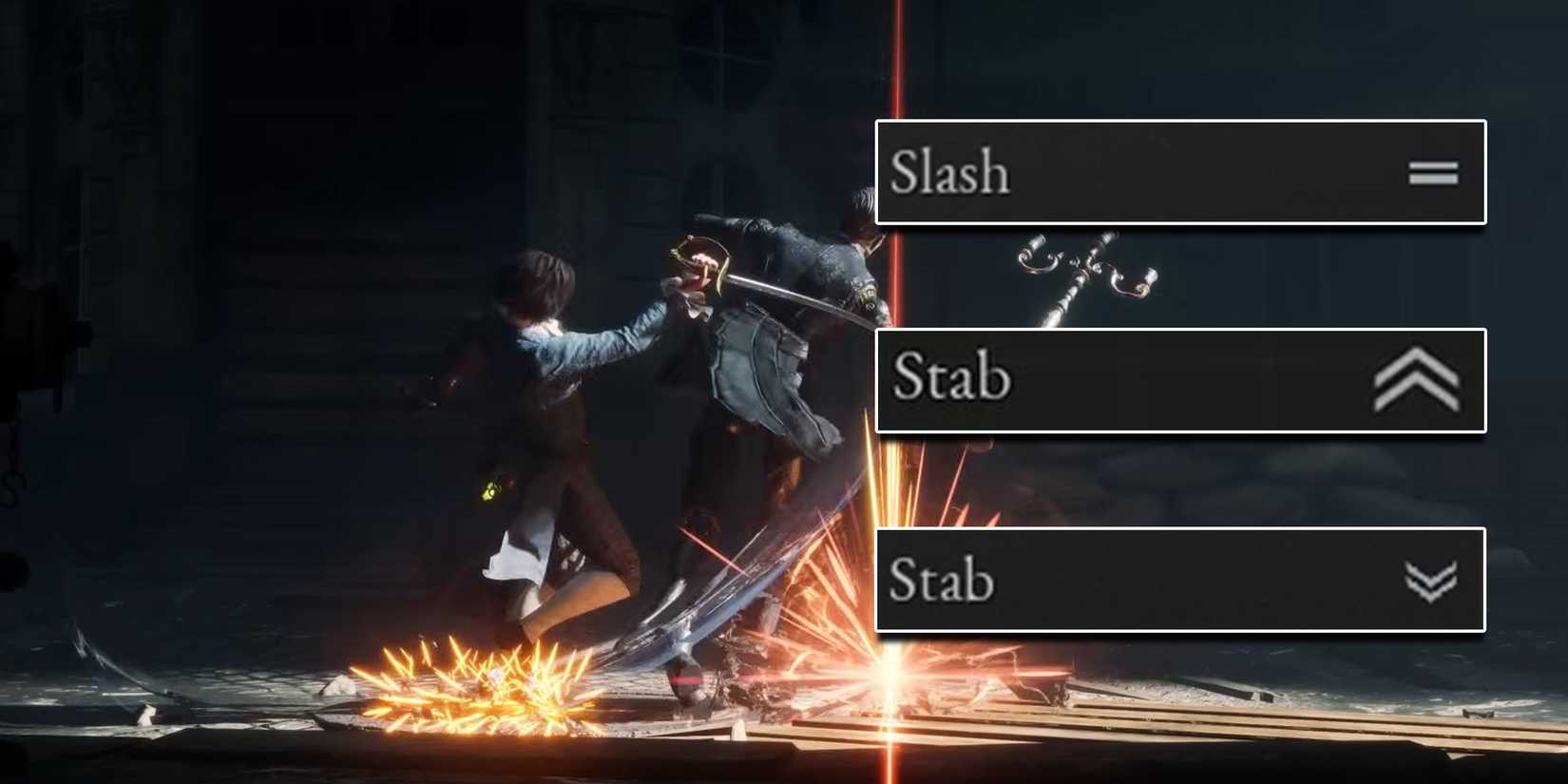Screen dimensions: 1568x784
Task: Open the horizontal-lines indicator on the Slash bar
Action: click(x=1433, y=172)
